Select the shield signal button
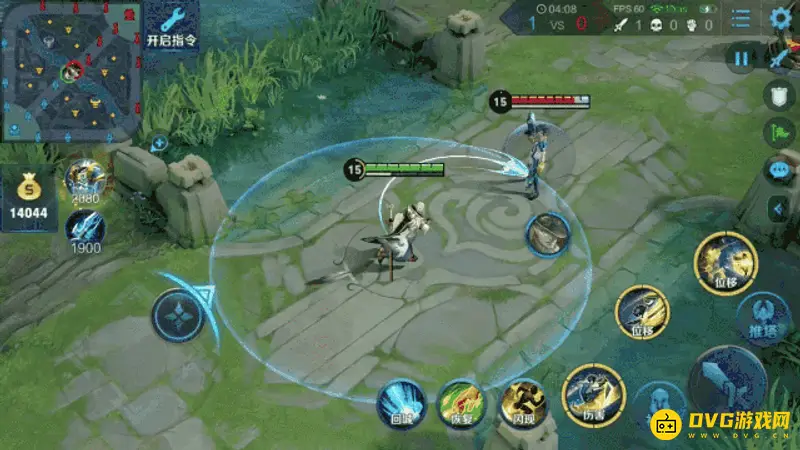 (780, 96)
